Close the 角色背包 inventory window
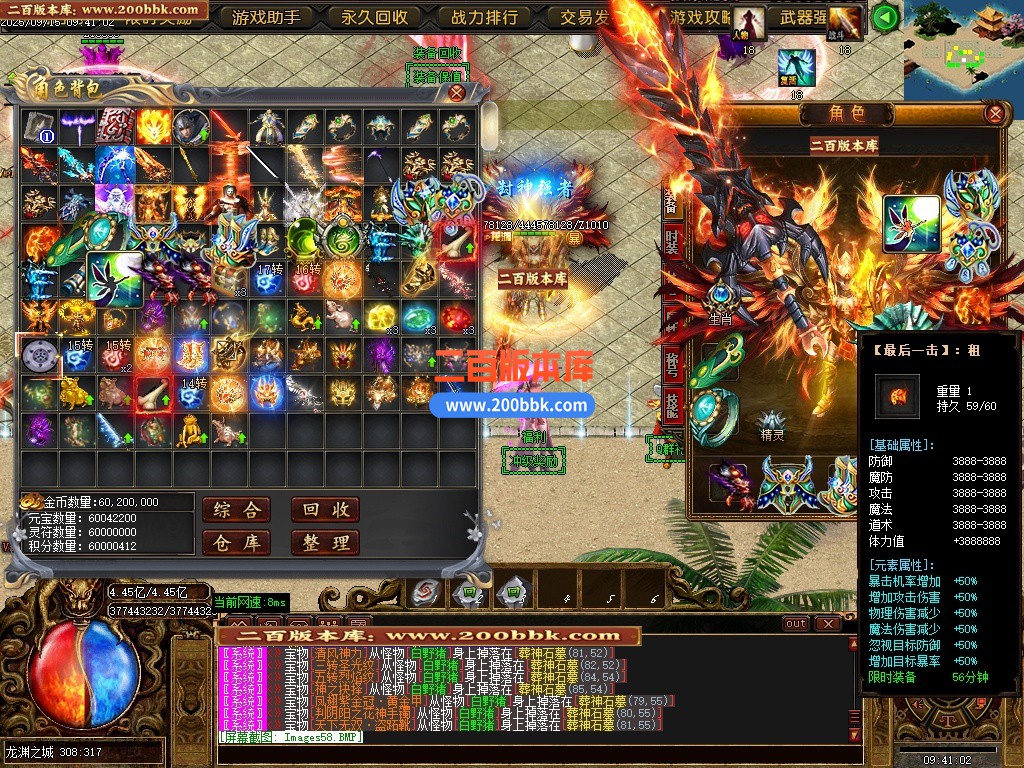 (457, 93)
